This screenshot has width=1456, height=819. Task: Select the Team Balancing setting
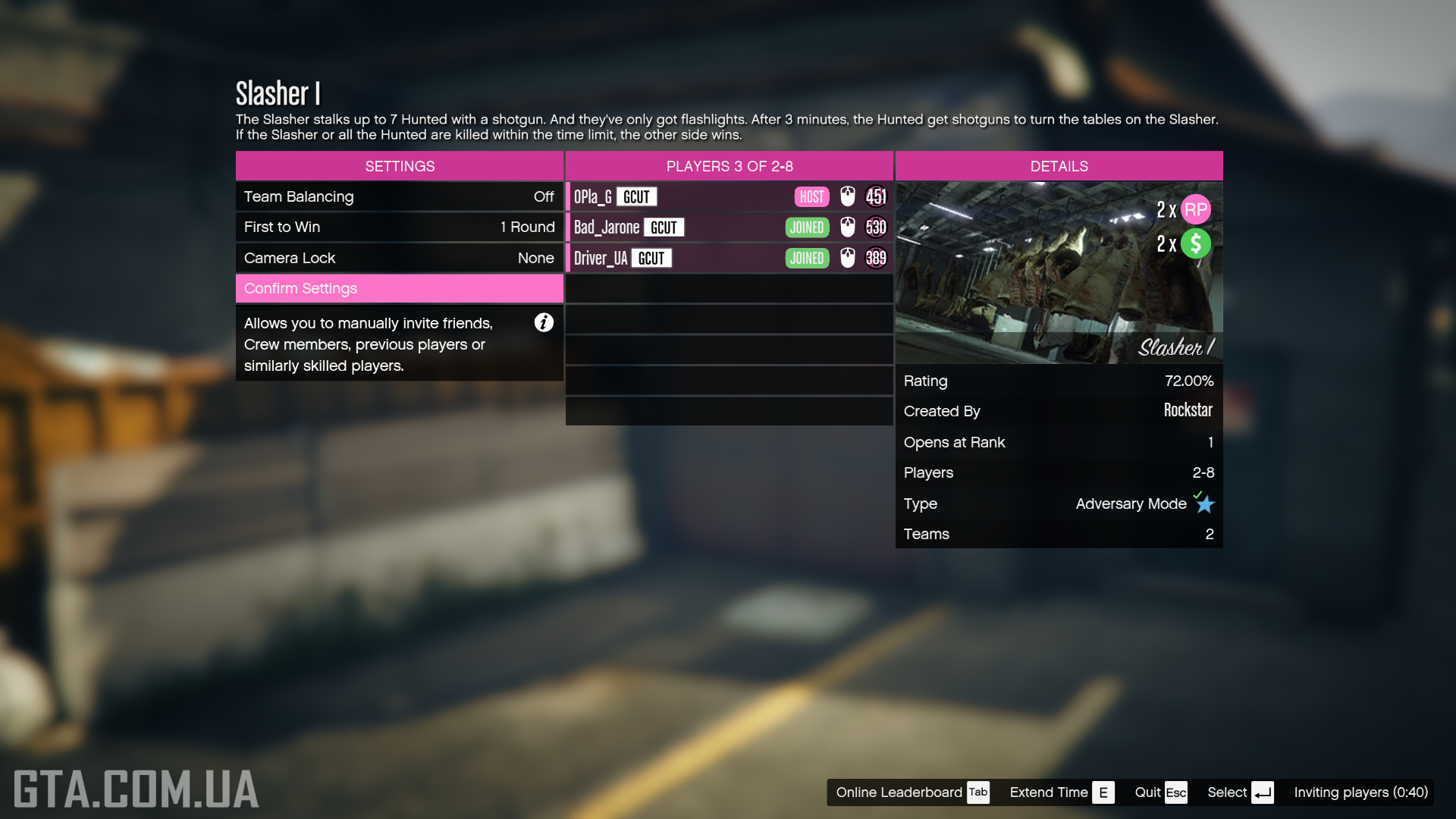point(399,196)
